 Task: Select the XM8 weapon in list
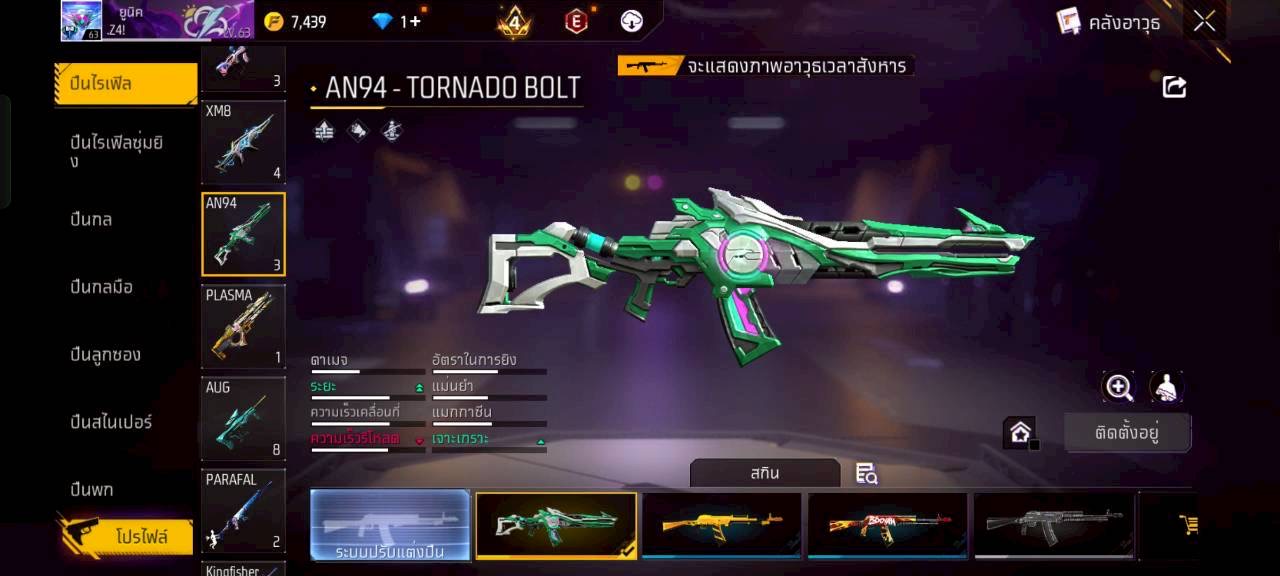[x=243, y=141]
